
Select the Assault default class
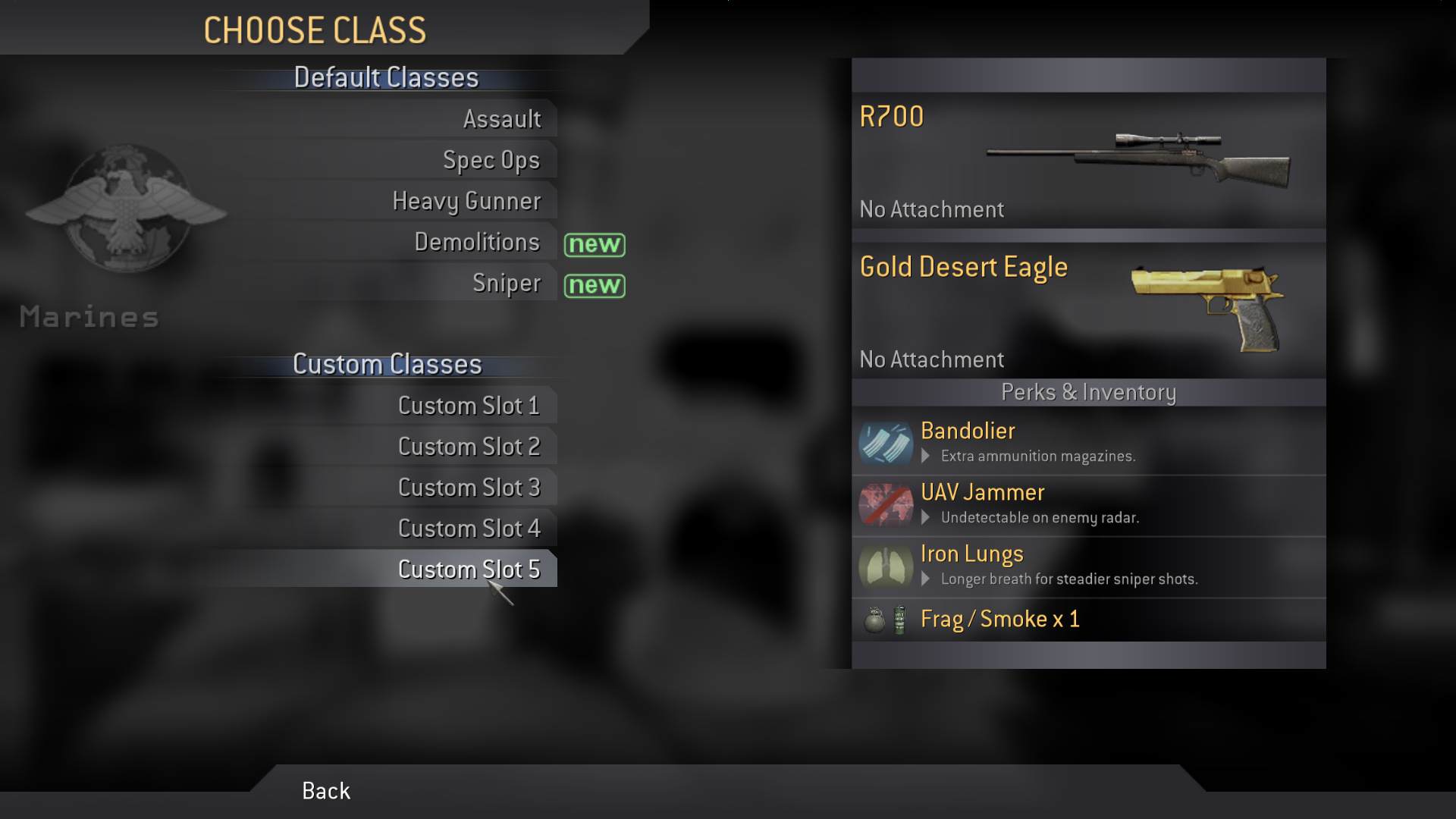click(501, 119)
